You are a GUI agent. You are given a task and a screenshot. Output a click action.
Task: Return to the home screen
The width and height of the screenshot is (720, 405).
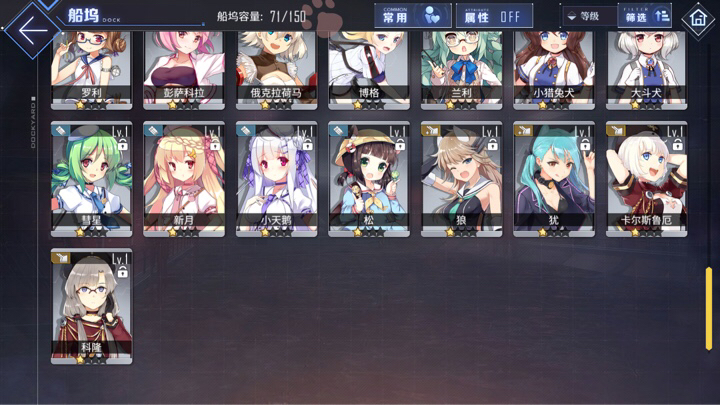click(697, 18)
